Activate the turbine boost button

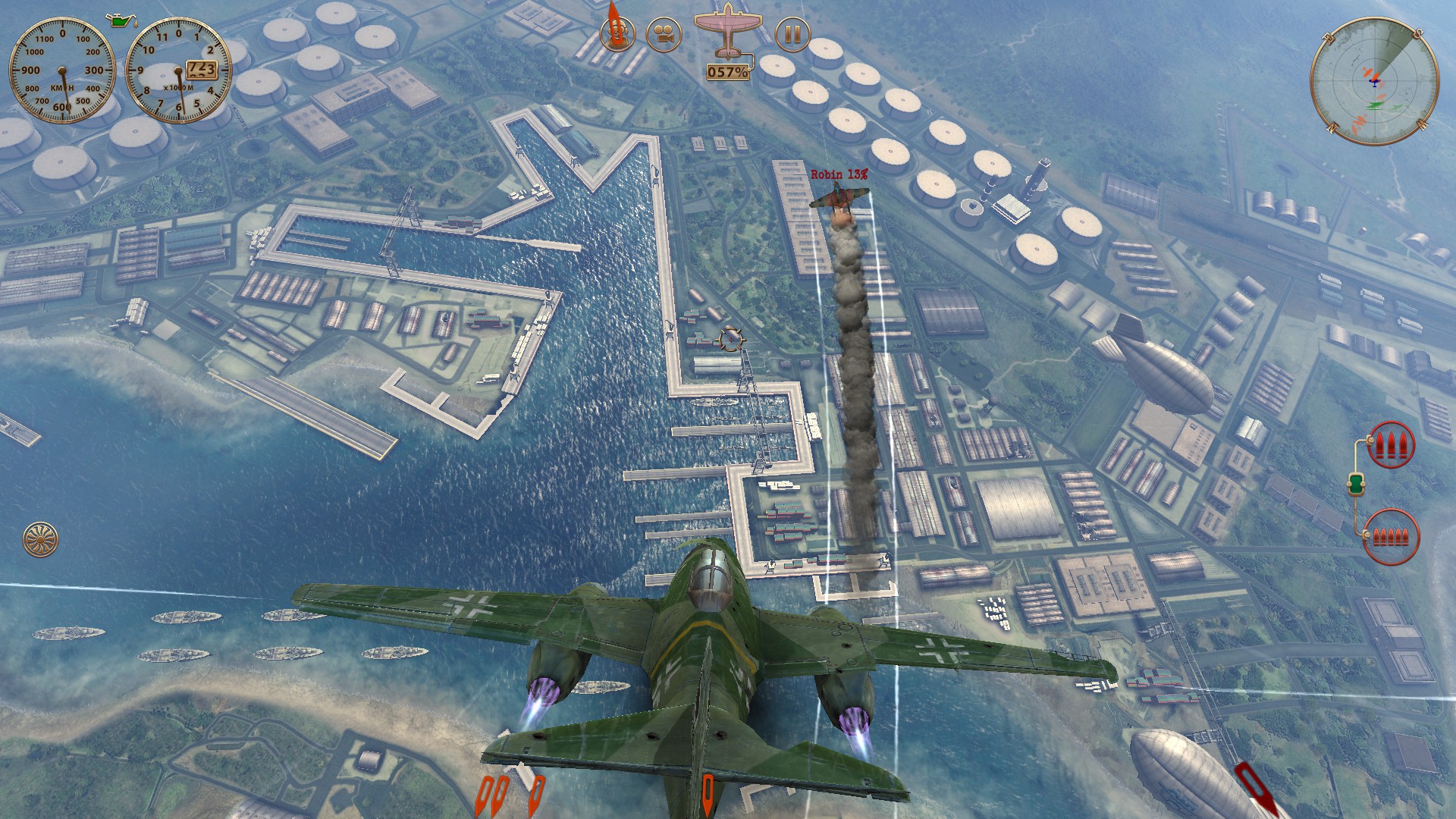[x=40, y=538]
